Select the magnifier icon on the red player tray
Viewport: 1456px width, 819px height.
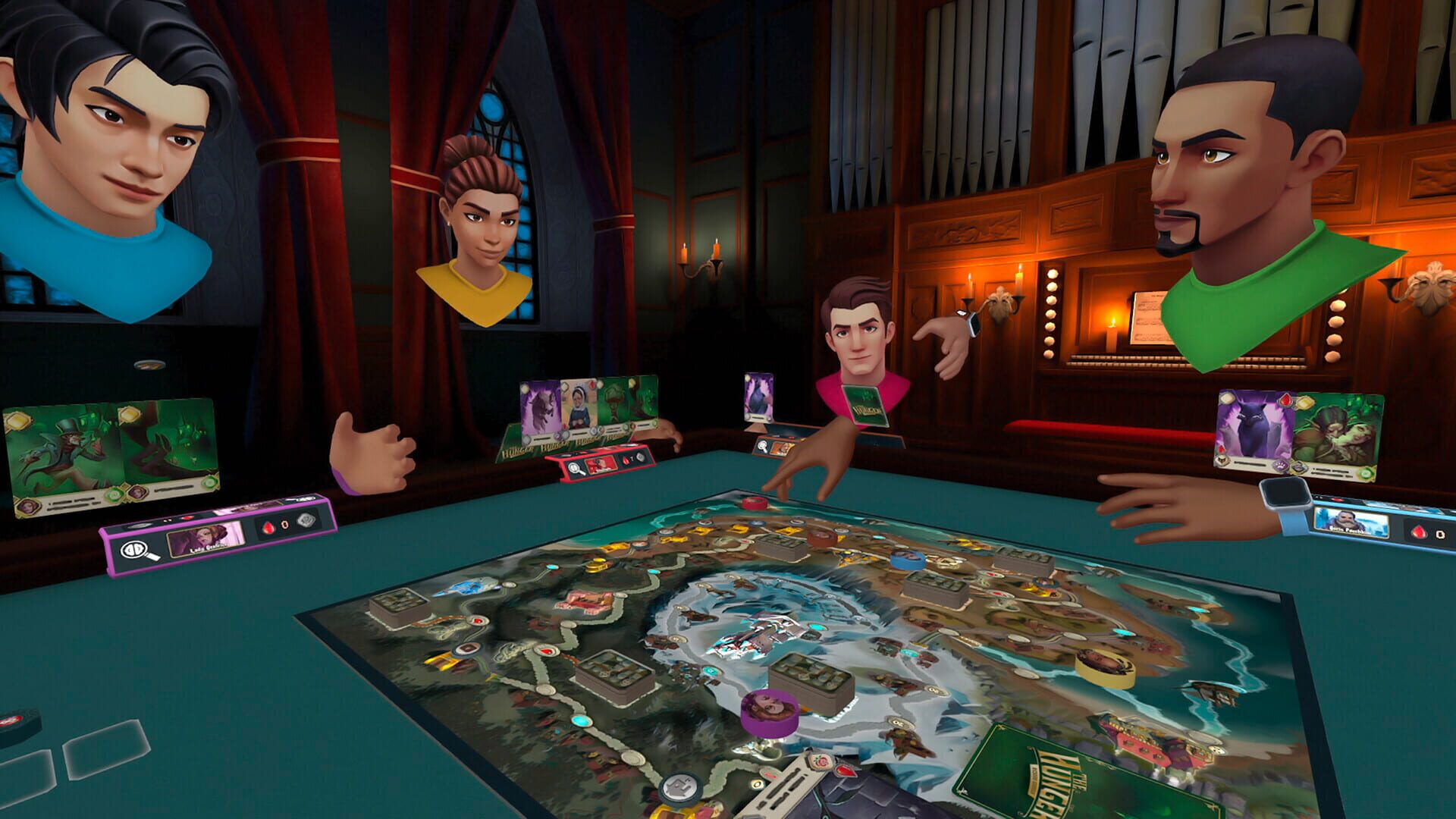tap(575, 469)
